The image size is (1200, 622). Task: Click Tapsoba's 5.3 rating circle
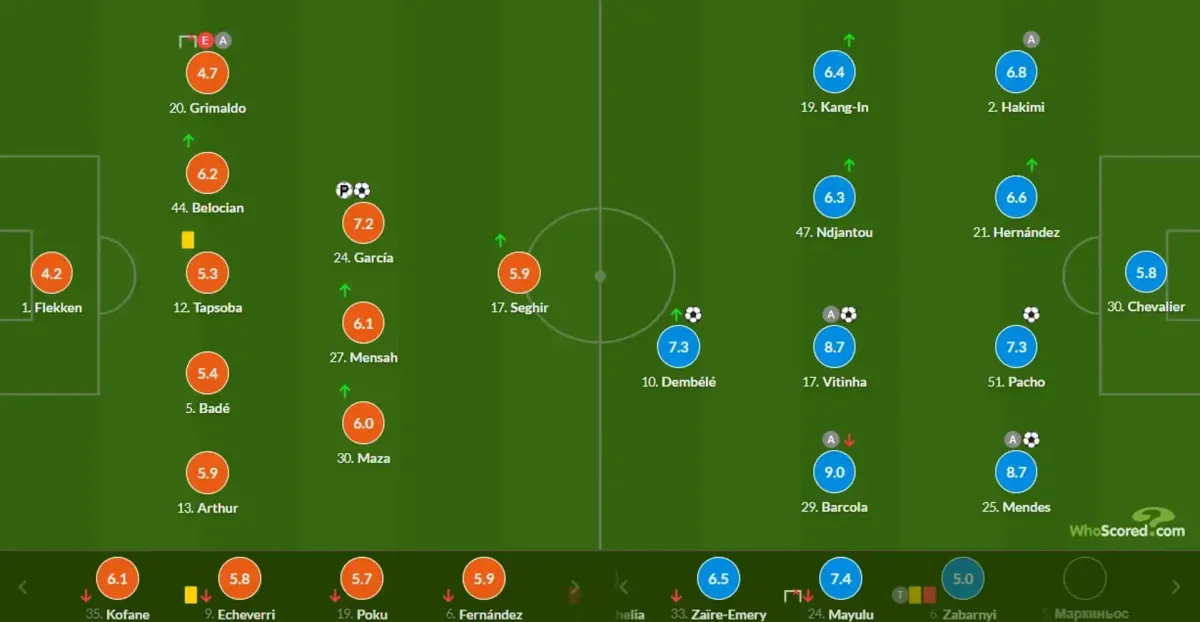[x=208, y=273]
